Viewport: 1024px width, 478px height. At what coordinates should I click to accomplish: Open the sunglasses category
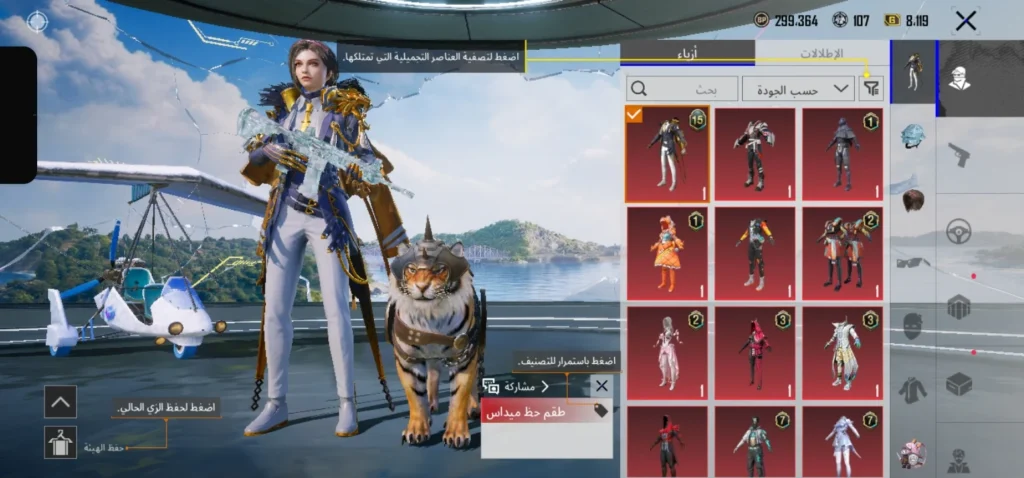tap(912, 262)
